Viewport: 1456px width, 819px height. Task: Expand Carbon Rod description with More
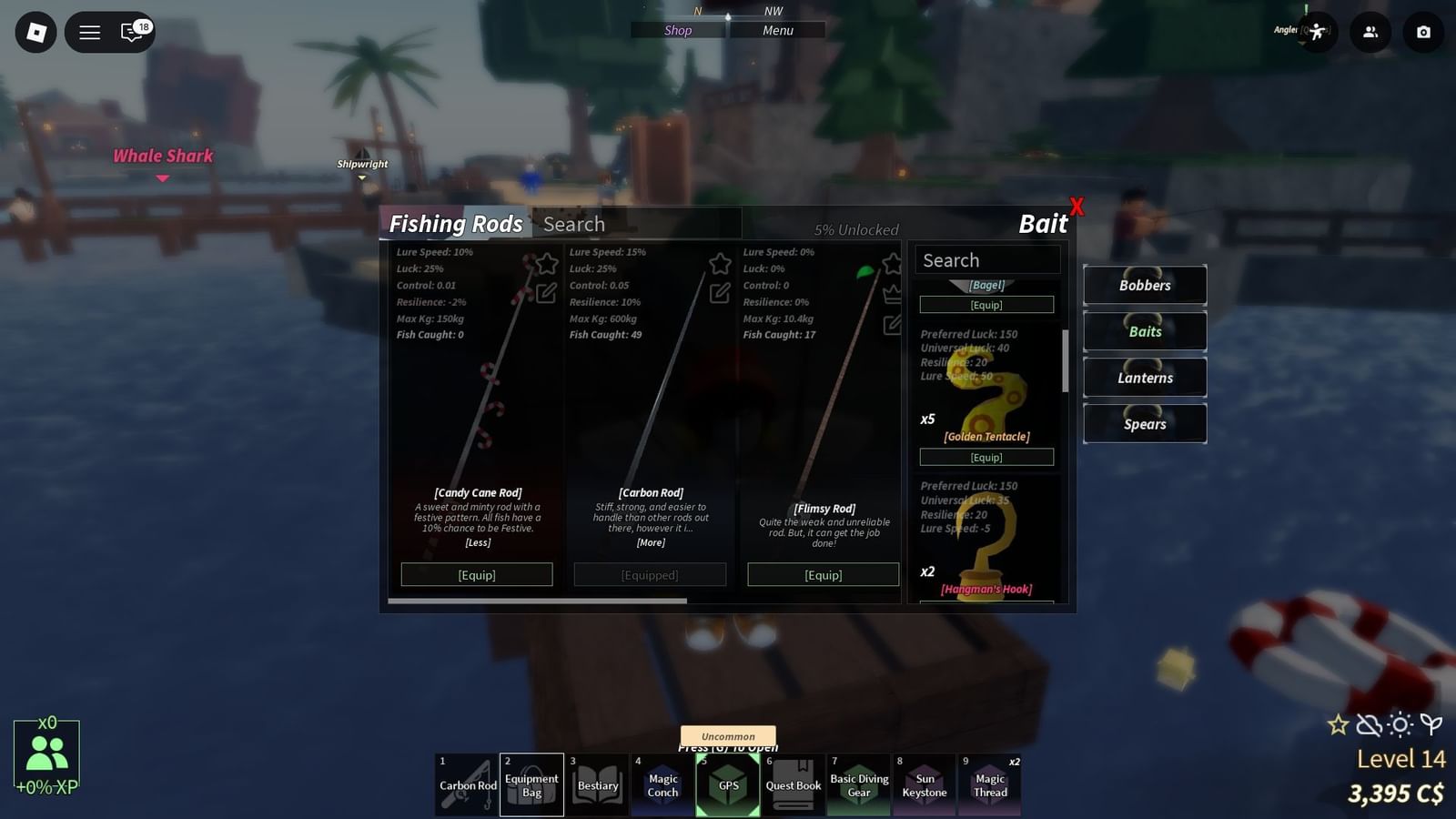click(x=650, y=544)
